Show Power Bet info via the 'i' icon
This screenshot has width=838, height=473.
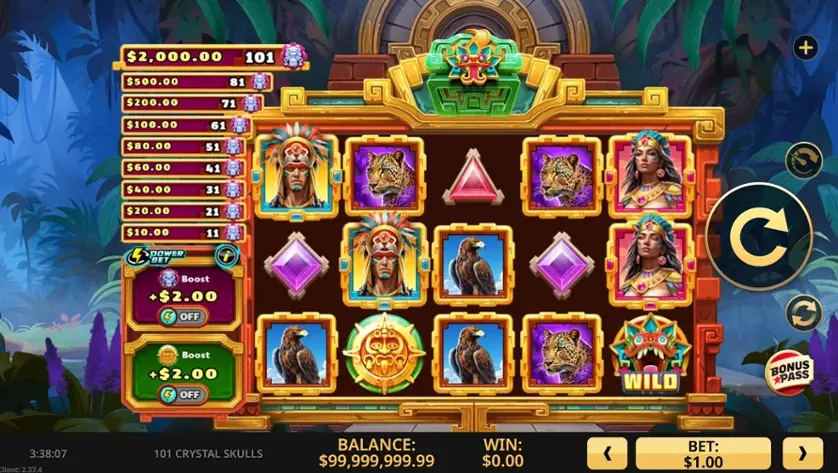(x=227, y=256)
